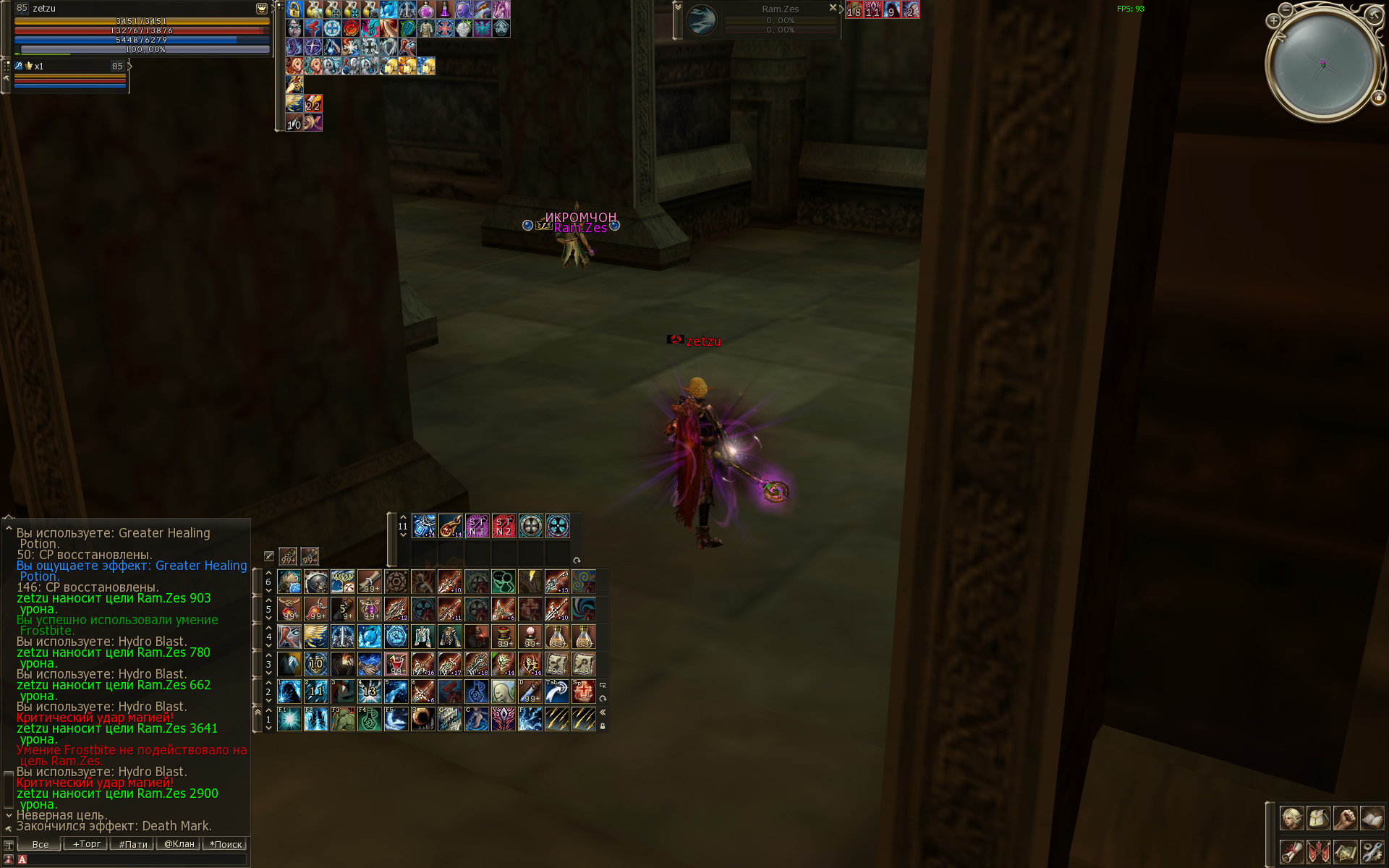Use the red STN2 macro slot
The width and height of the screenshot is (1389, 868).
pyautogui.click(x=504, y=526)
